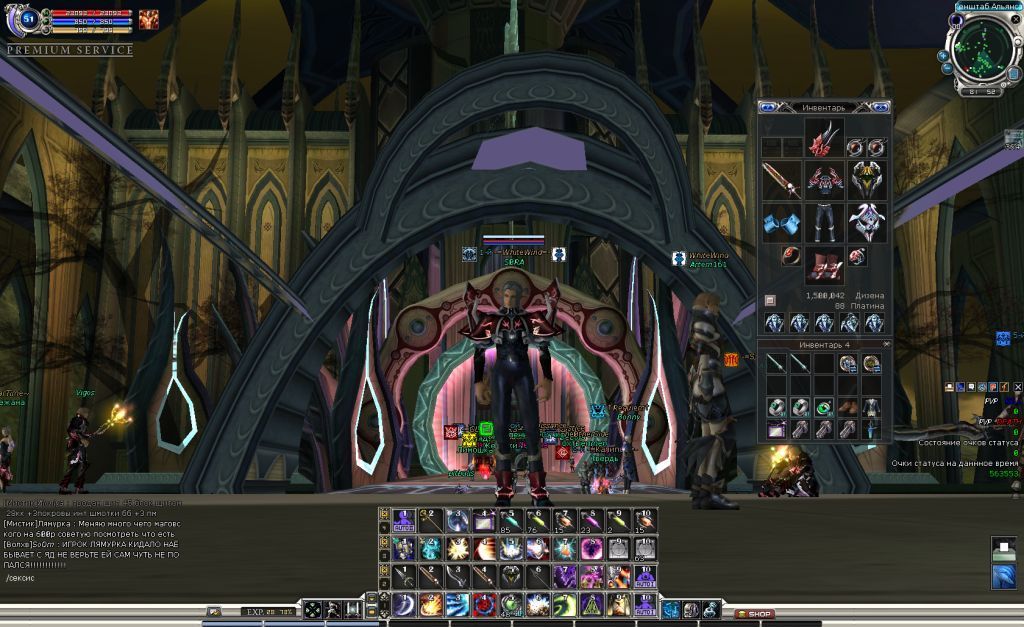Click the active buff icon near health bars
The image size is (1024, 627).
148,18
